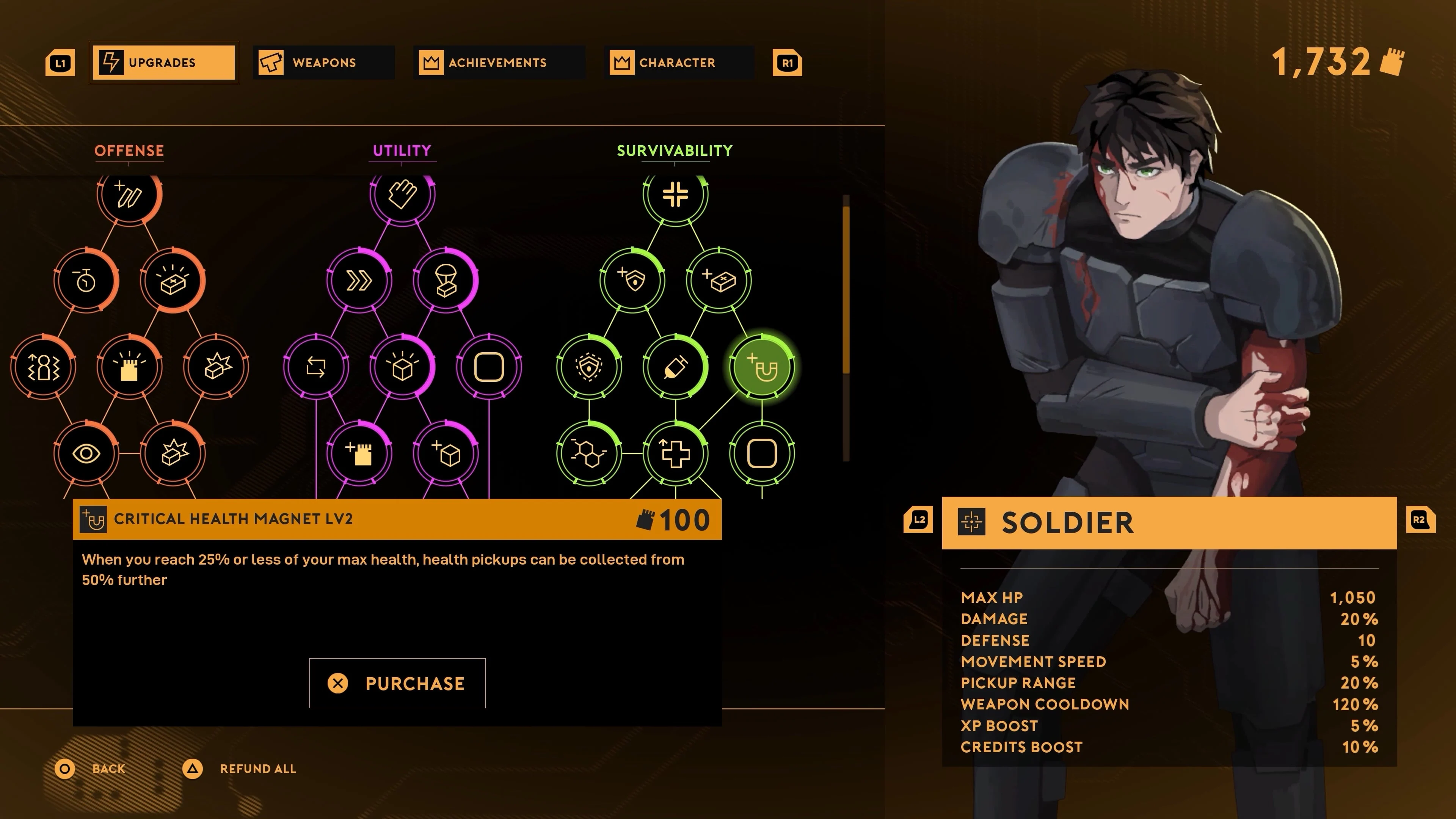
Task: Select the crosshair node atop Survivability tree
Action: (x=676, y=195)
